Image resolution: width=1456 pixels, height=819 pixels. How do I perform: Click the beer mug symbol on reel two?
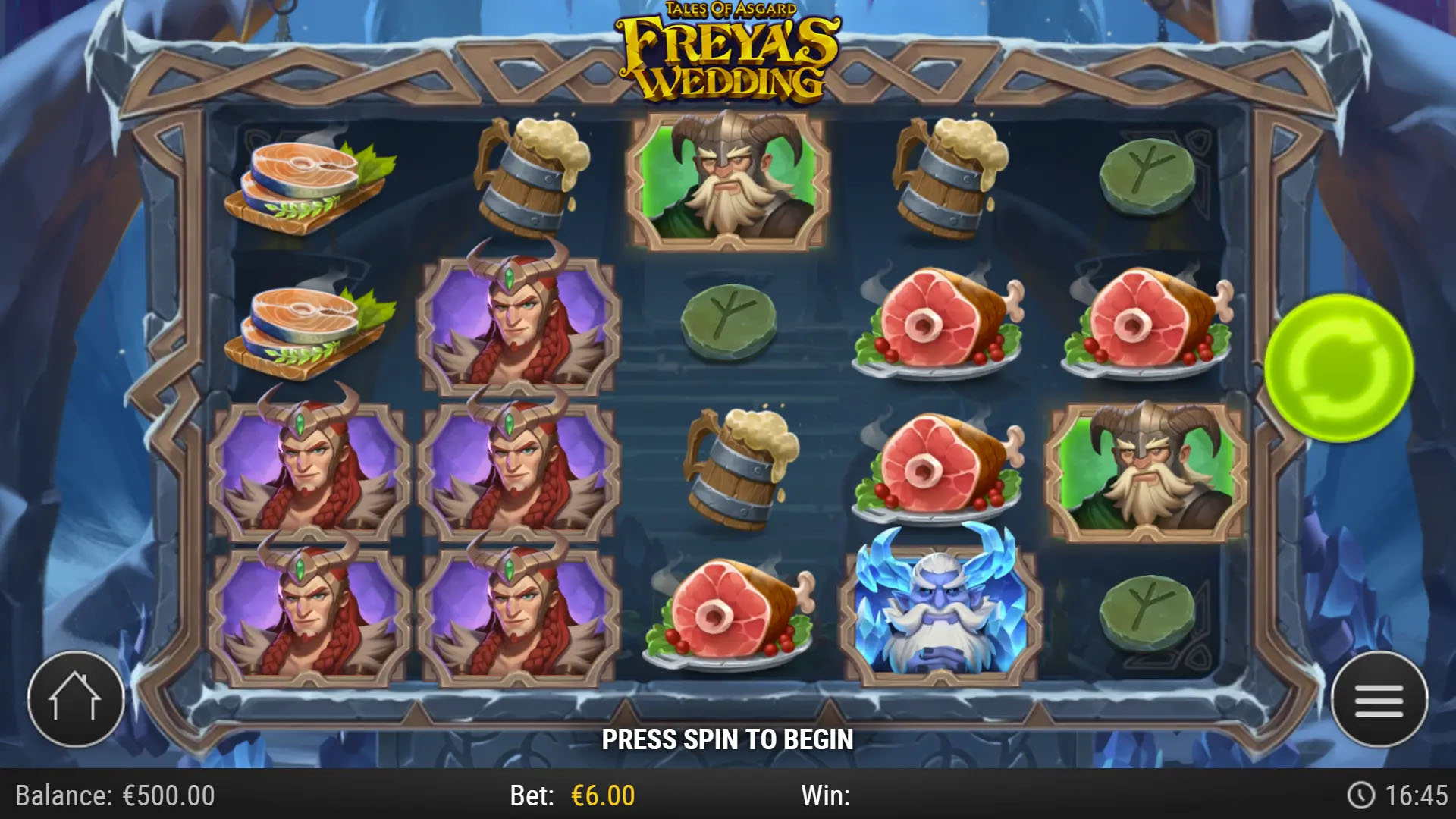click(531, 182)
